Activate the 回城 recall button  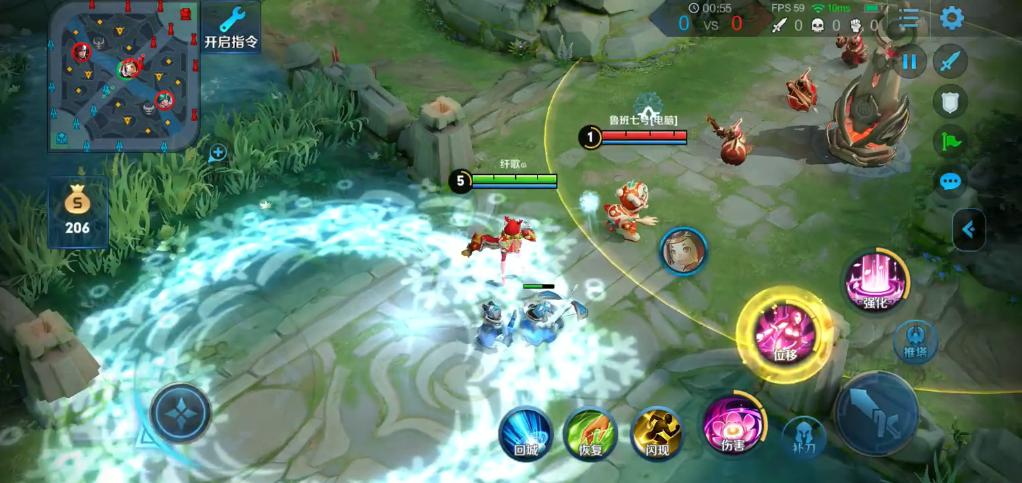coord(526,432)
